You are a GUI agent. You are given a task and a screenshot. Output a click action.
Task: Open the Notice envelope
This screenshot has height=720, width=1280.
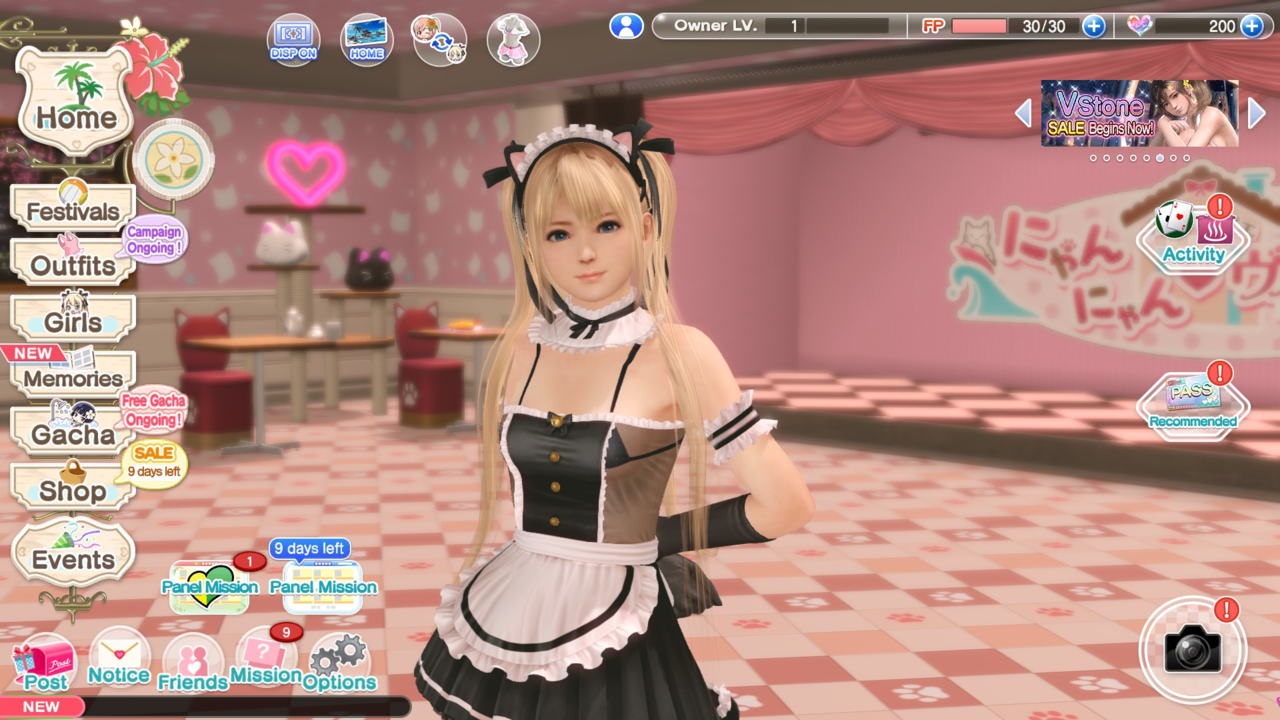pos(119,660)
